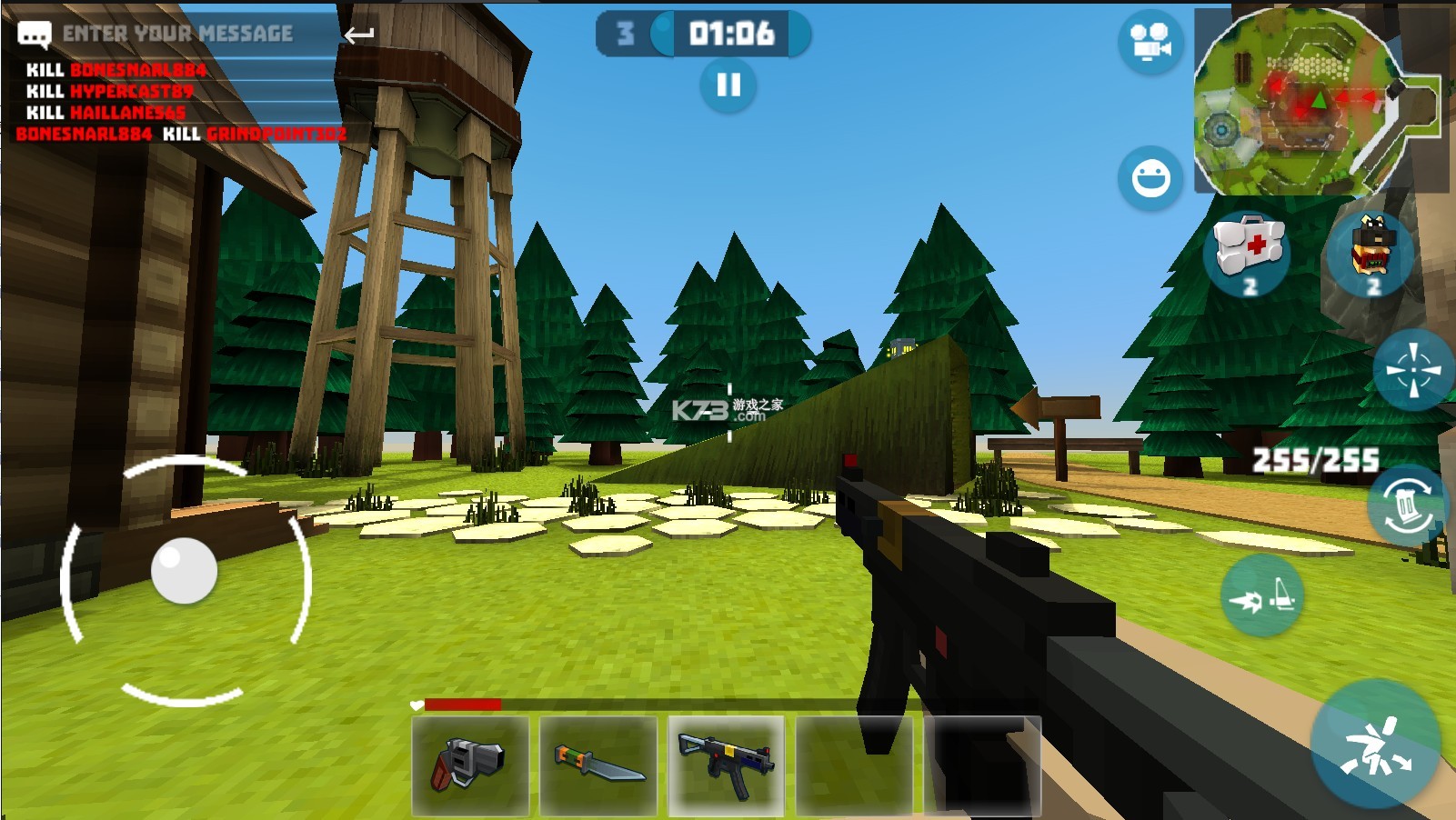Pause the match
1456x820 pixels.
(728, 85)
